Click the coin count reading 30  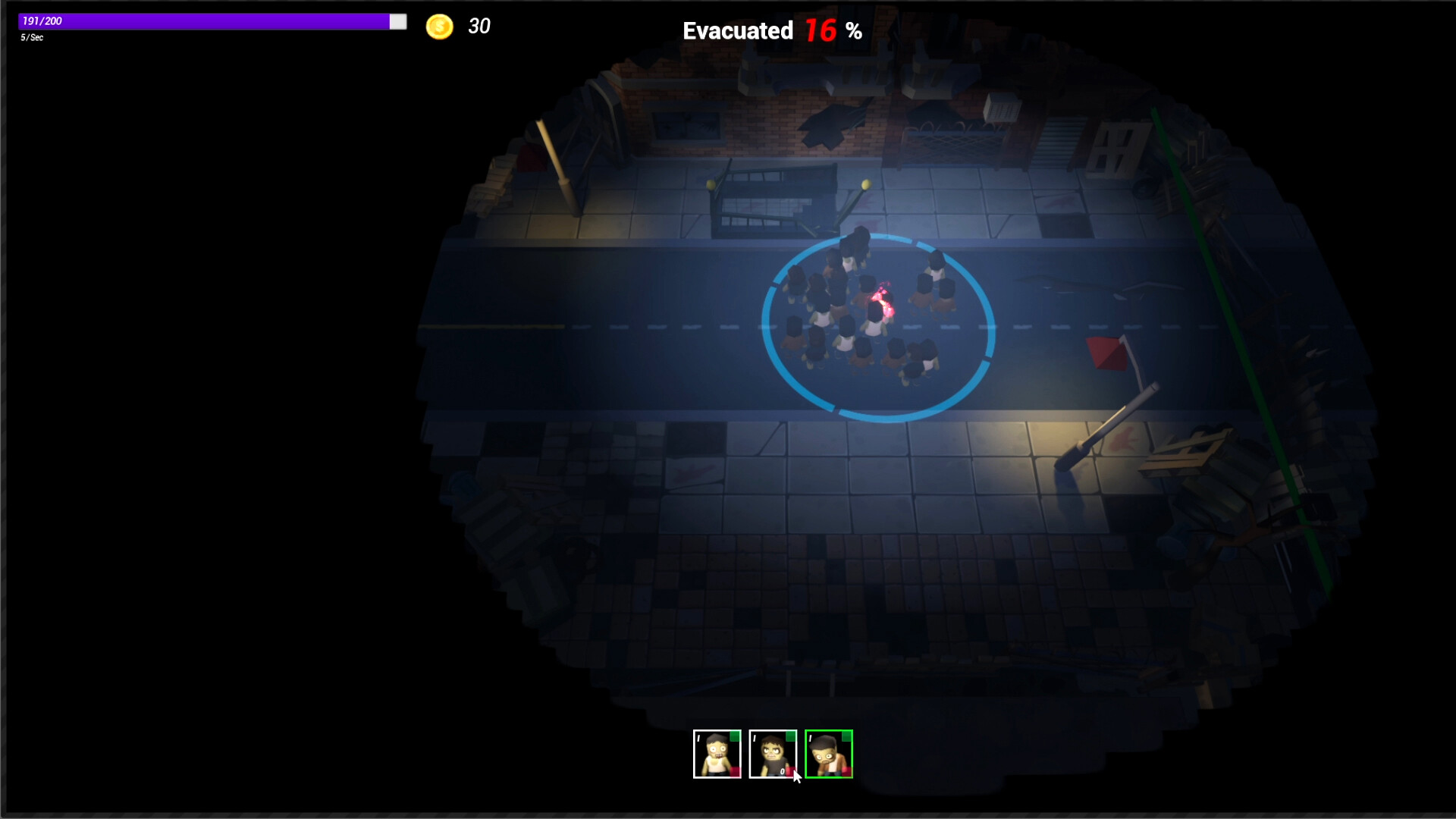click(x=480, y=26)
